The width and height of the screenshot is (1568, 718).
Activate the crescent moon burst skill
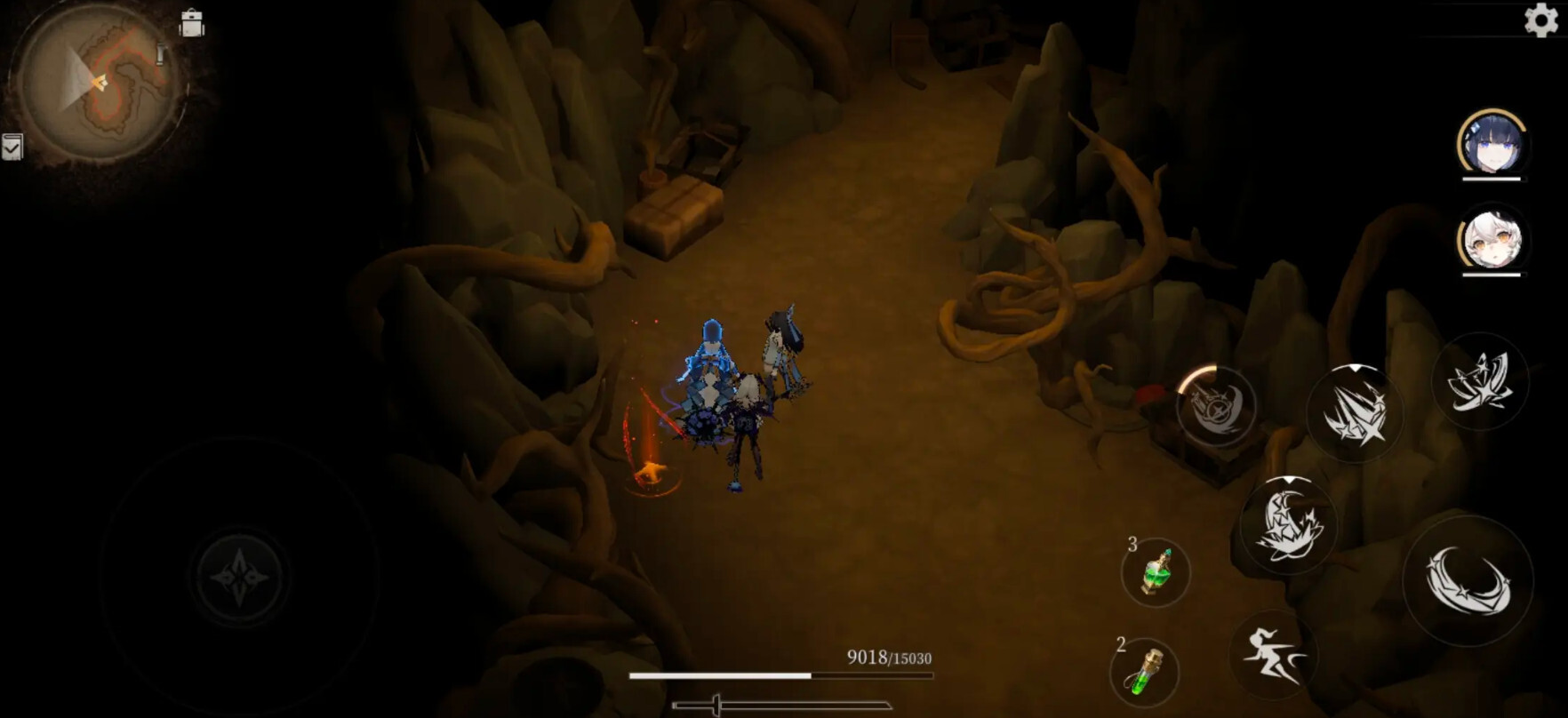pos(1288,524)
